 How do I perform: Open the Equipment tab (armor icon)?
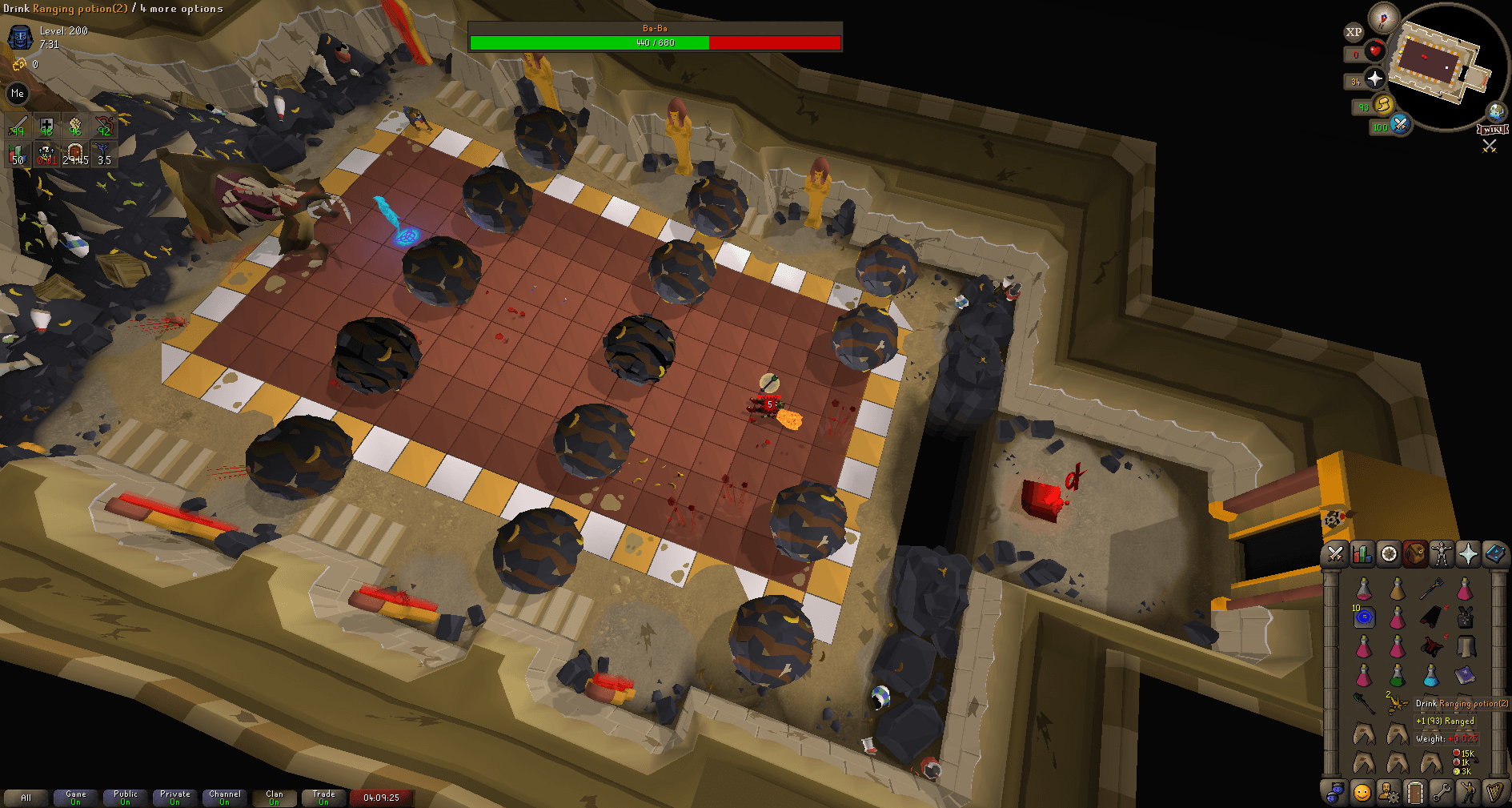(1441, 553)
